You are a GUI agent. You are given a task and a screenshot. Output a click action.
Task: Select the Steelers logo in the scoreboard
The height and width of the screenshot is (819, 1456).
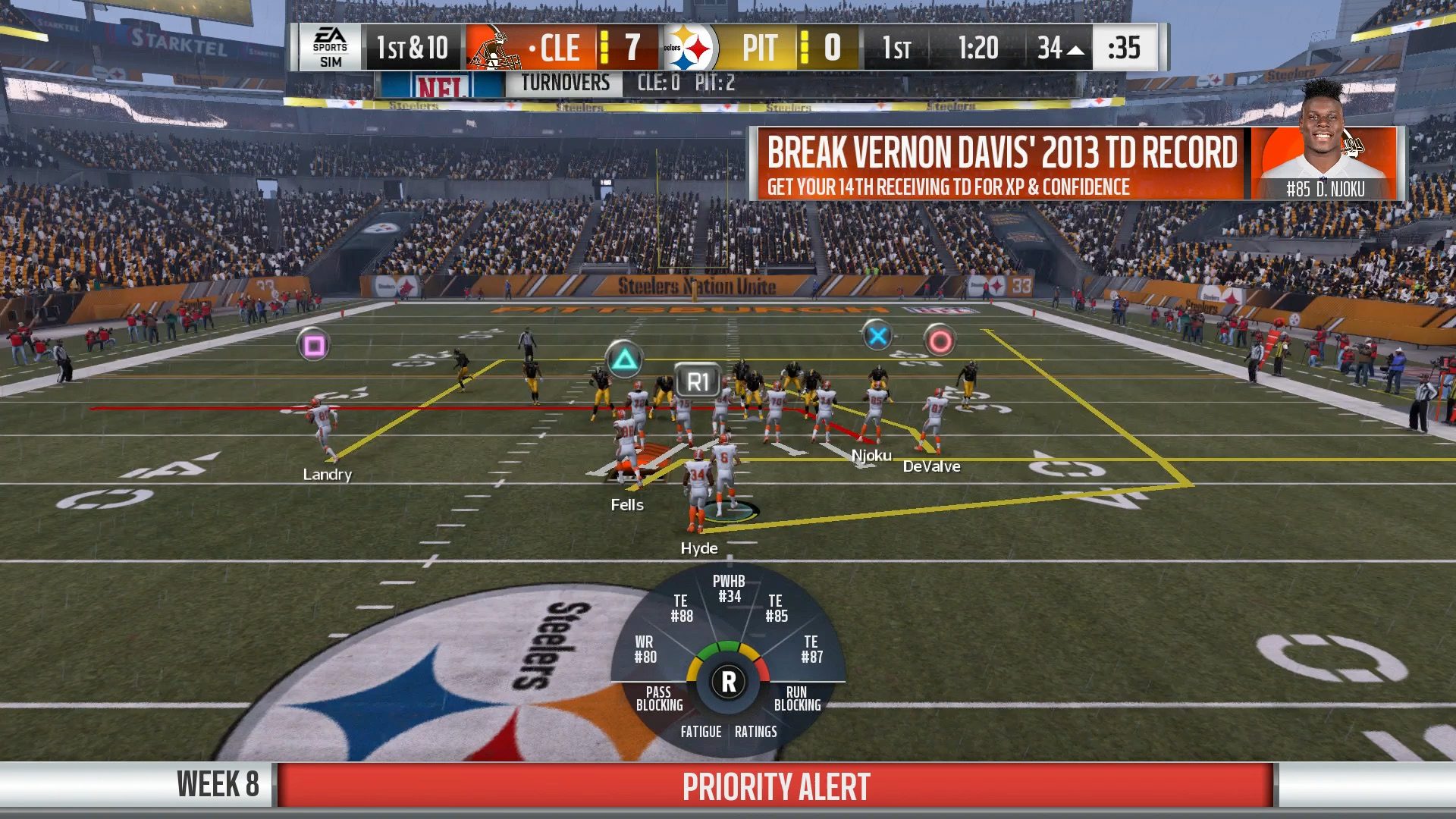pyautogui.click(x=689, y=48)
